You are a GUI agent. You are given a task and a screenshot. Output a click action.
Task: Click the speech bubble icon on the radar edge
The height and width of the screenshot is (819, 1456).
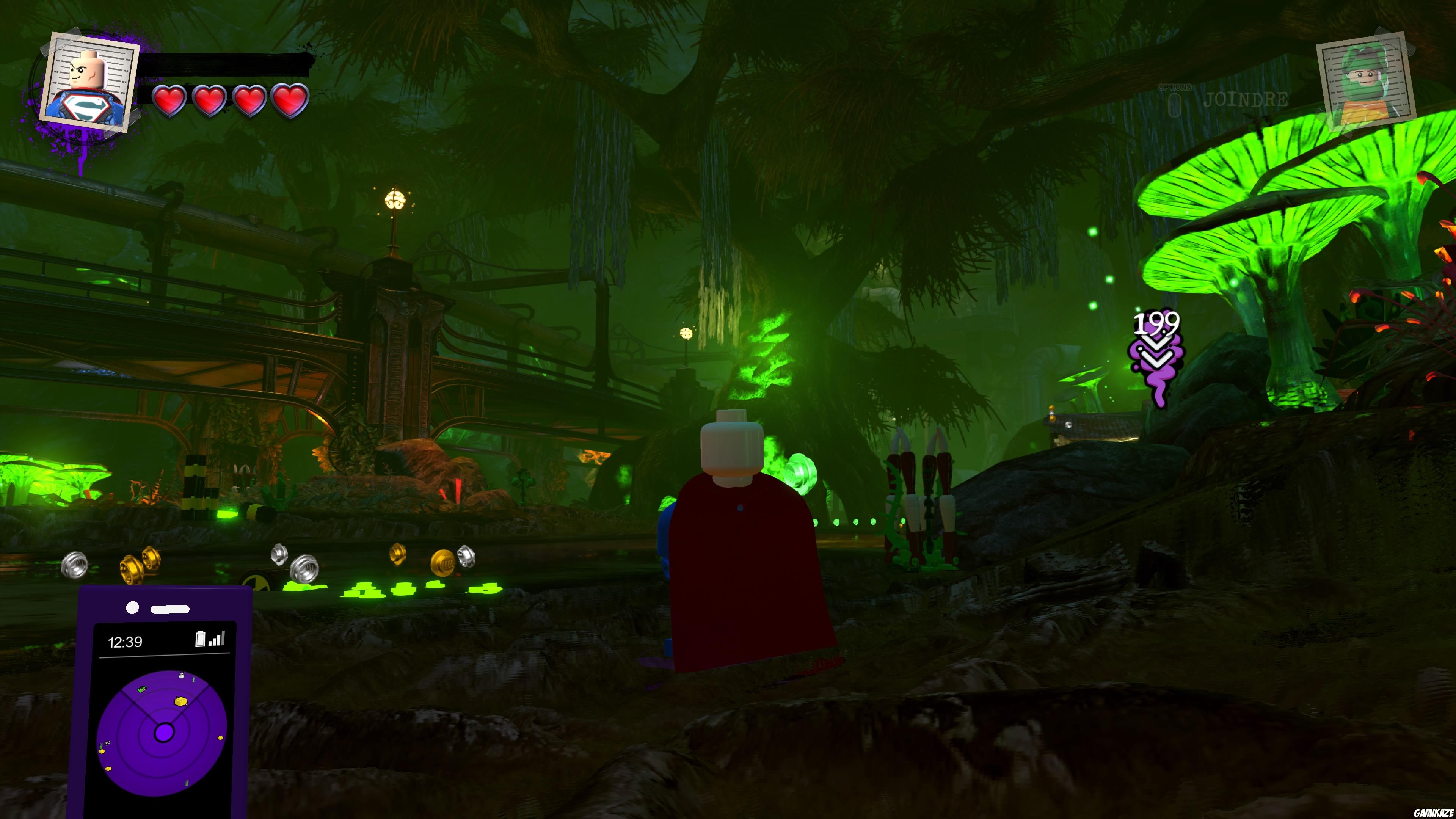182,676
